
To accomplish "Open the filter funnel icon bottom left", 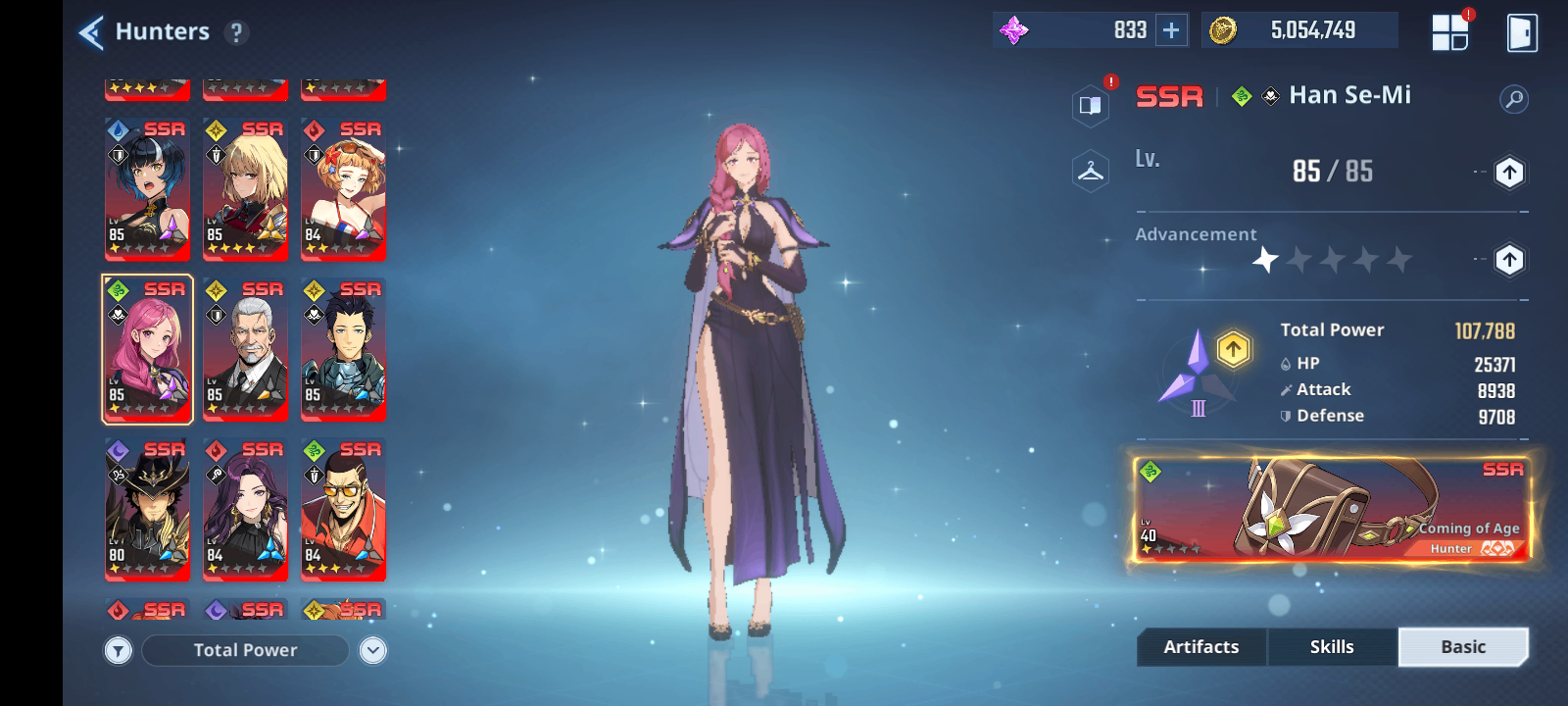I will pos(118,649).
